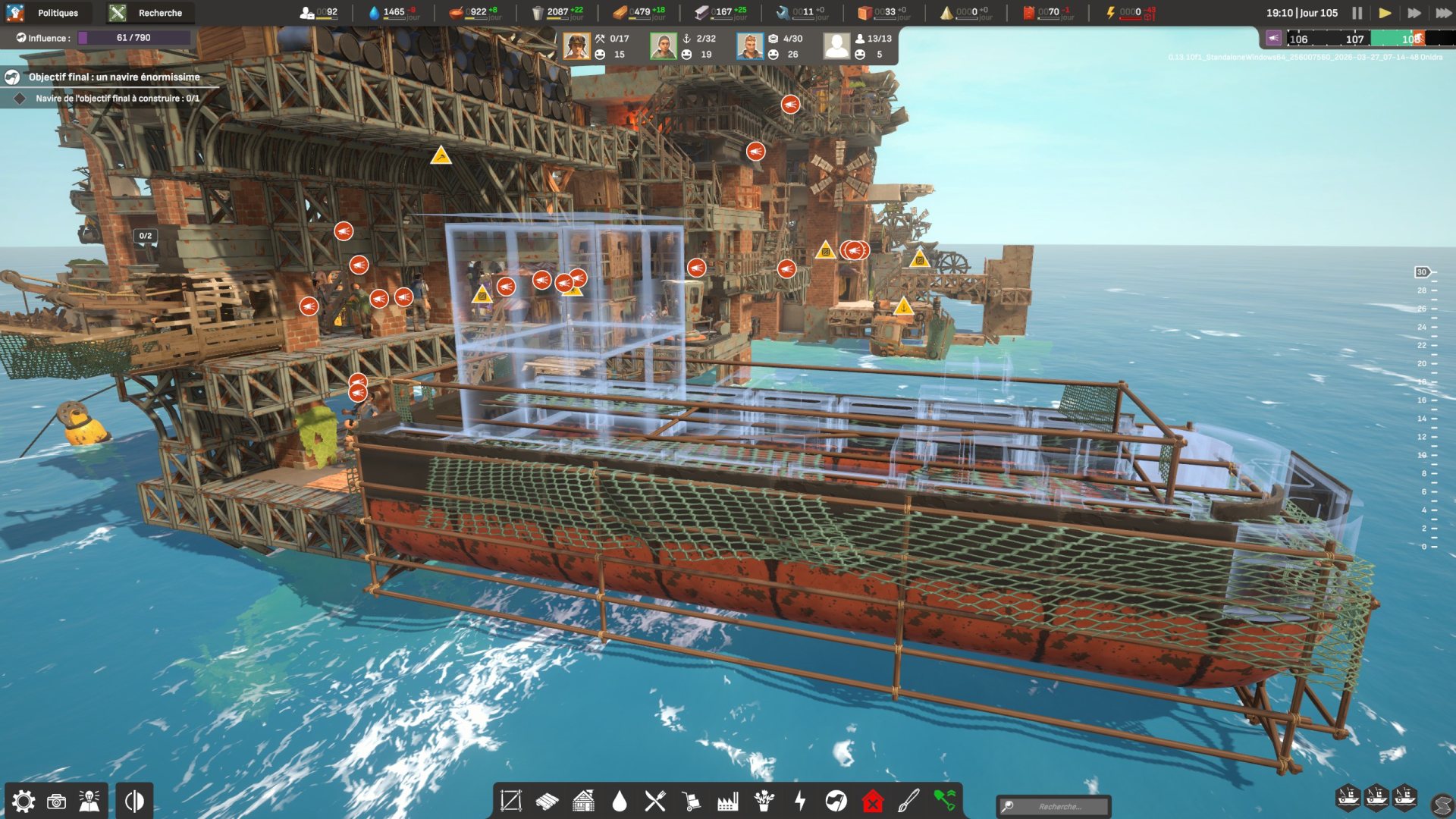This screenshot has width=1456, height=819.
Task: Select the final objective giant ship tracker
Action: click(x=114, y=77)
